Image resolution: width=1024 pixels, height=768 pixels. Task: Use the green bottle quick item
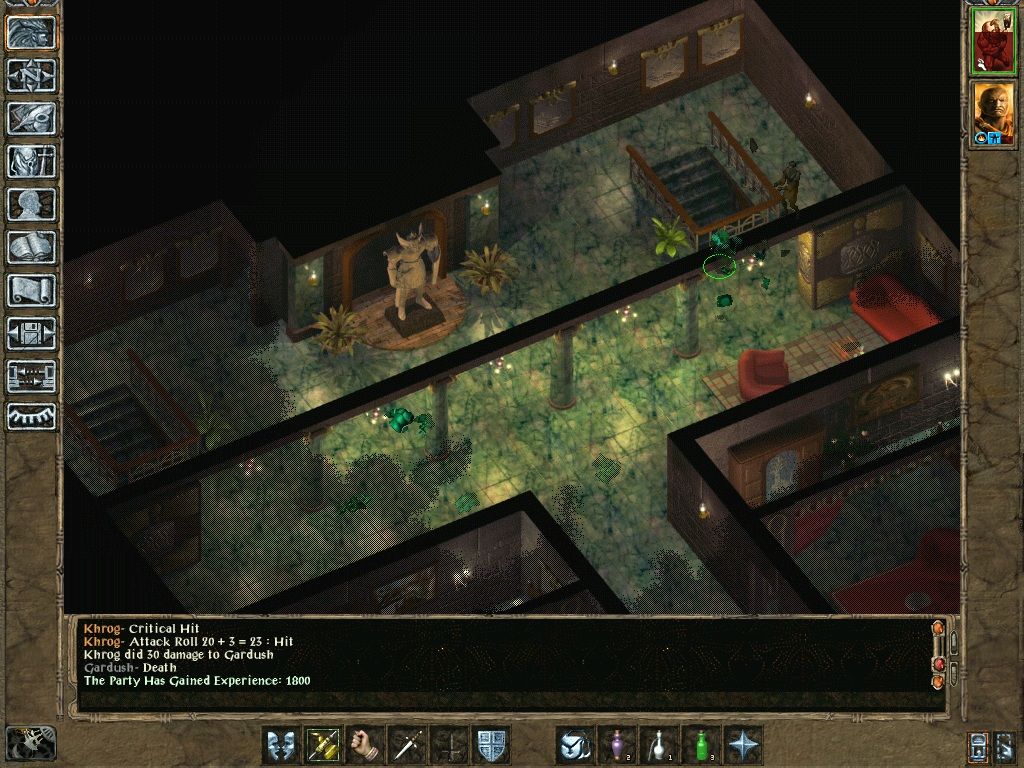click(701, 745)
